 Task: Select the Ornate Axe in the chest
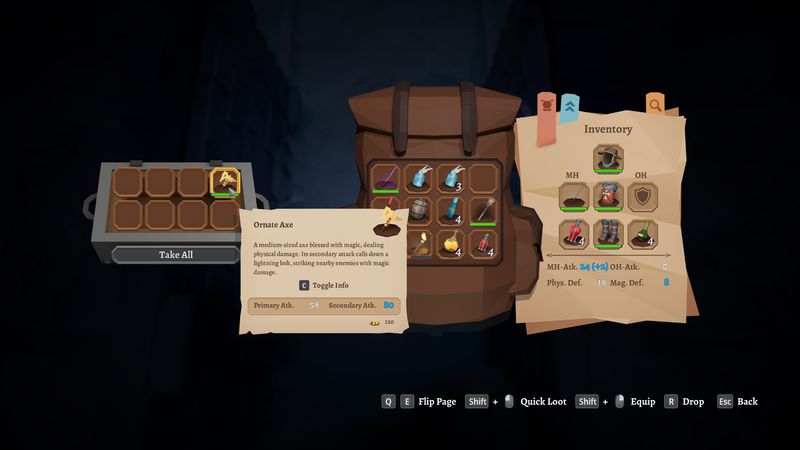[225, 182]
